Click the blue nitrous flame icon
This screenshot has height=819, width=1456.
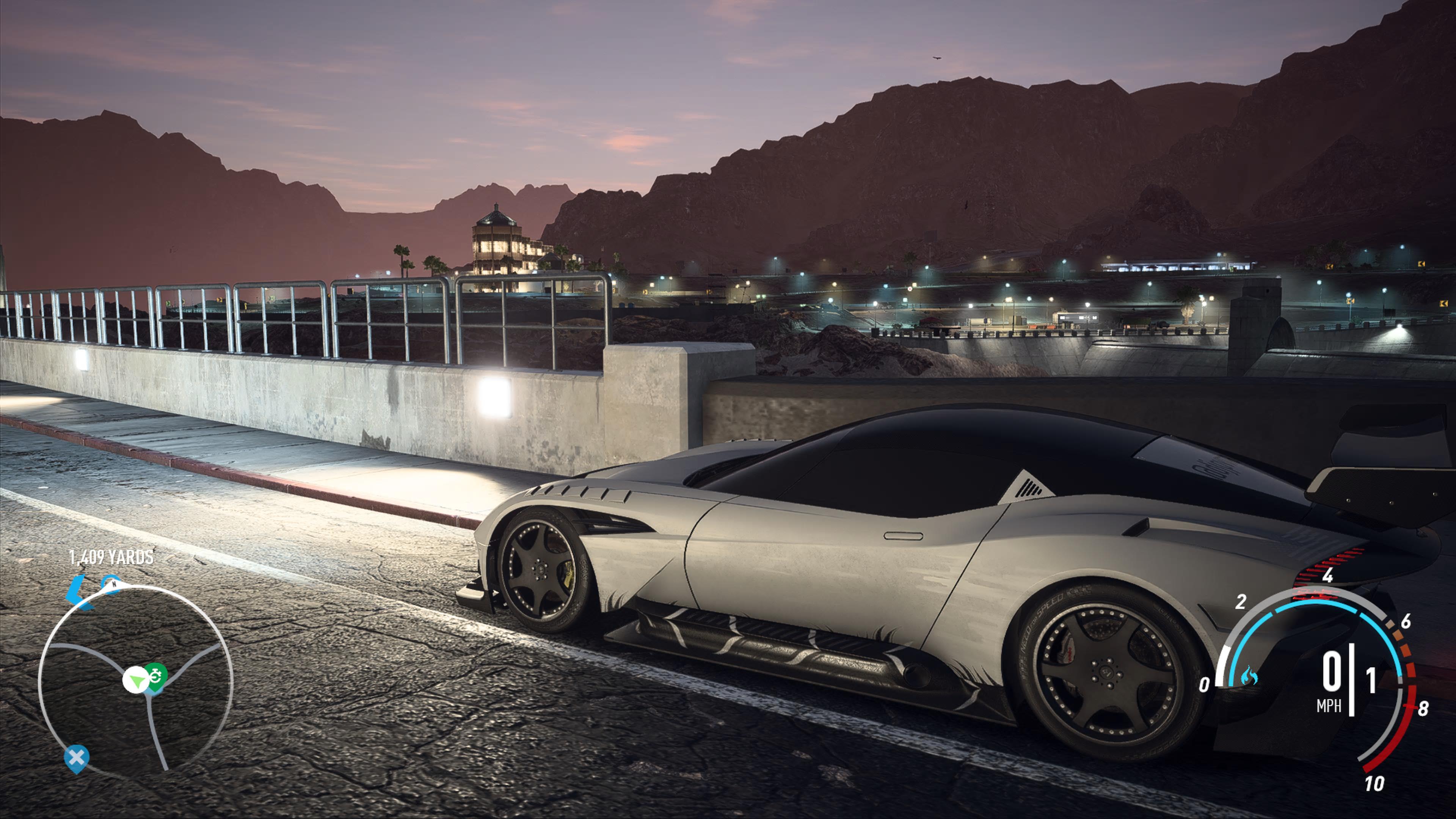(1249, 675)
